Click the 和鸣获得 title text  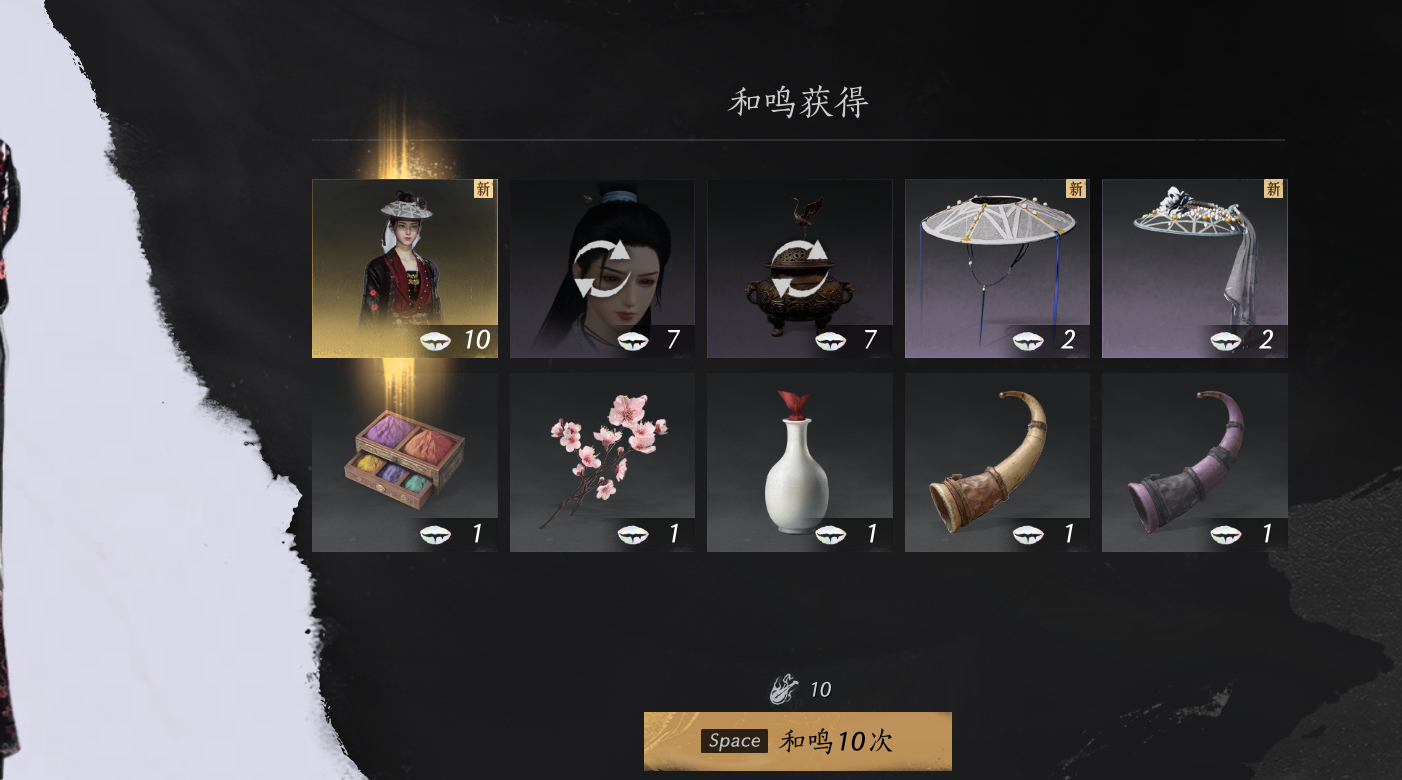[x=797, y=100]
